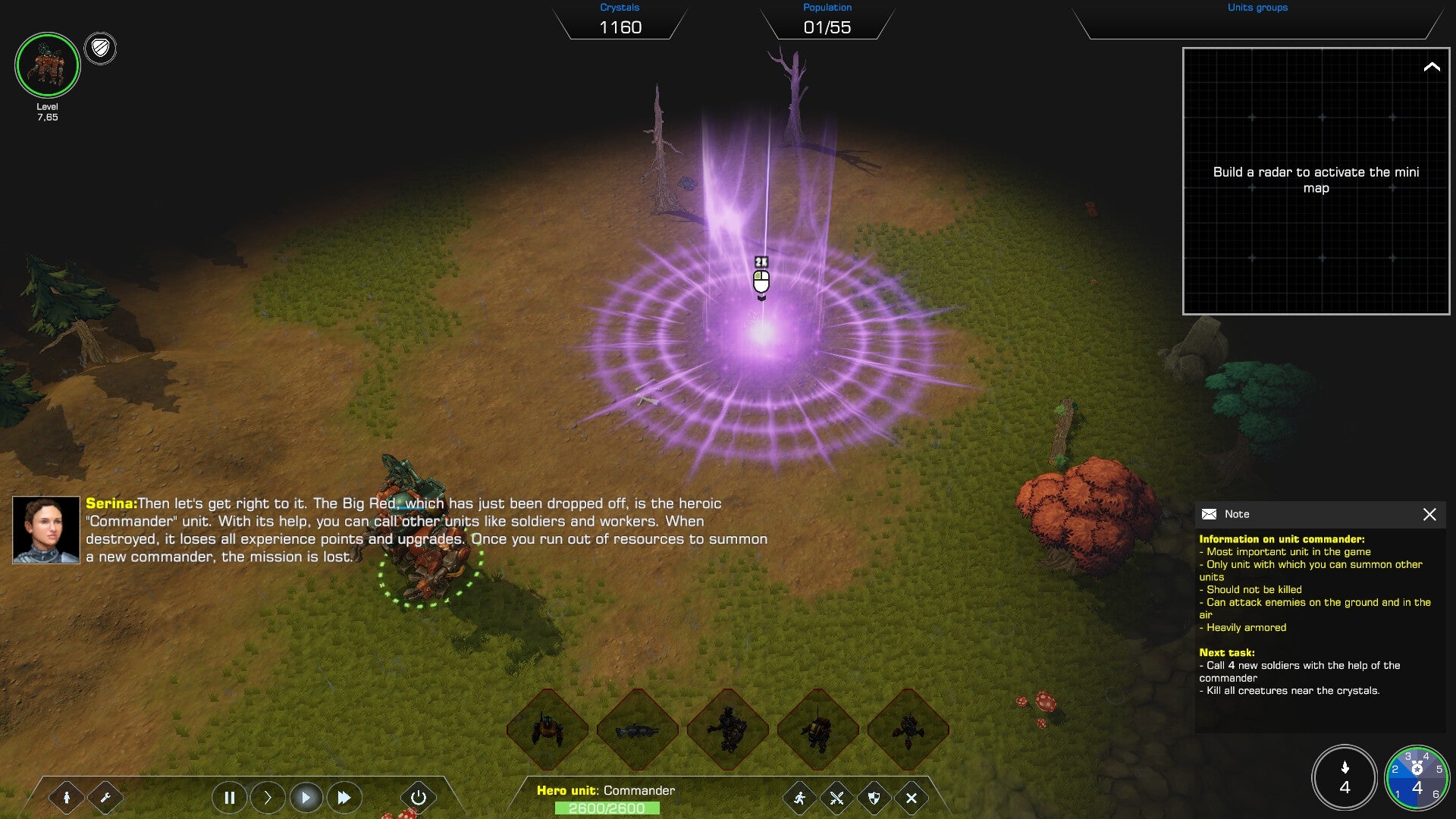Toggle pause with the pause button
This screenshot has height=819, width=1456.
(229, 798)
